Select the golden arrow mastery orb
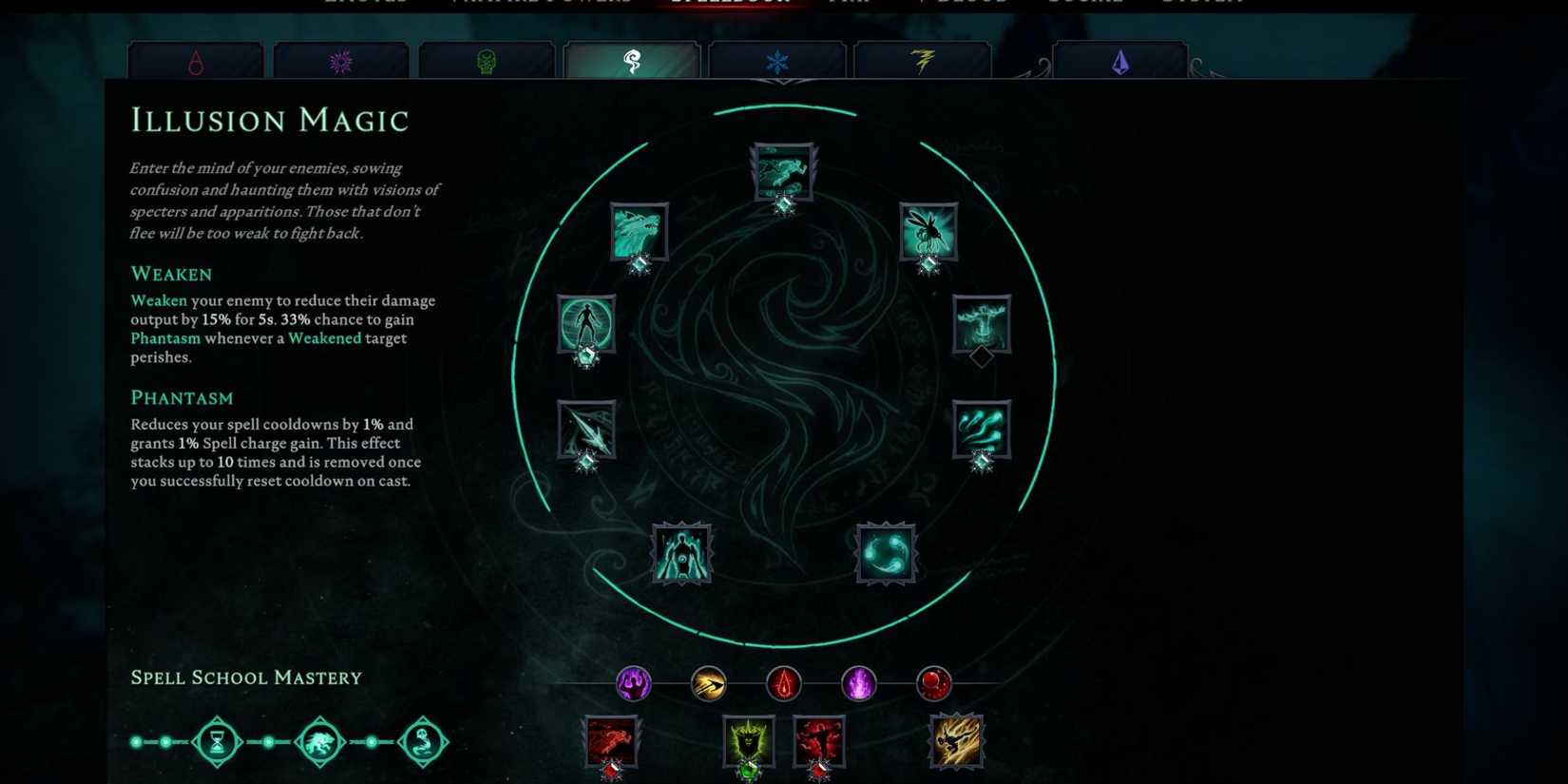This screenshot has height=784, width=1568. [707, 683]
